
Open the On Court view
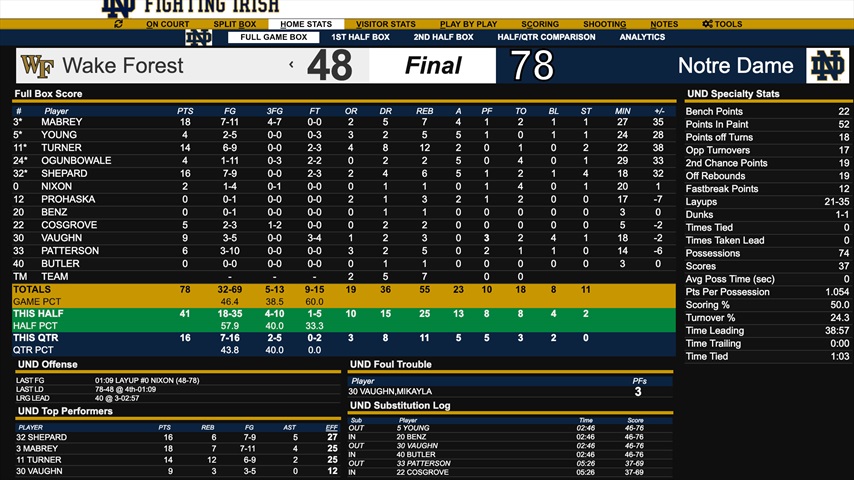click(x=167, y=24)
